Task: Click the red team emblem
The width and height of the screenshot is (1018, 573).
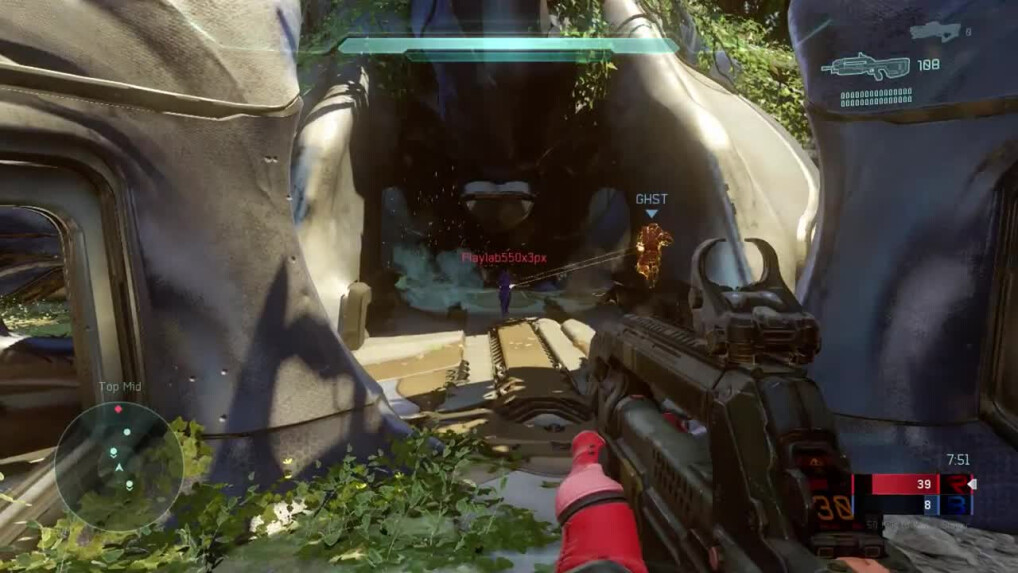Action: click(x=956, y=485)
